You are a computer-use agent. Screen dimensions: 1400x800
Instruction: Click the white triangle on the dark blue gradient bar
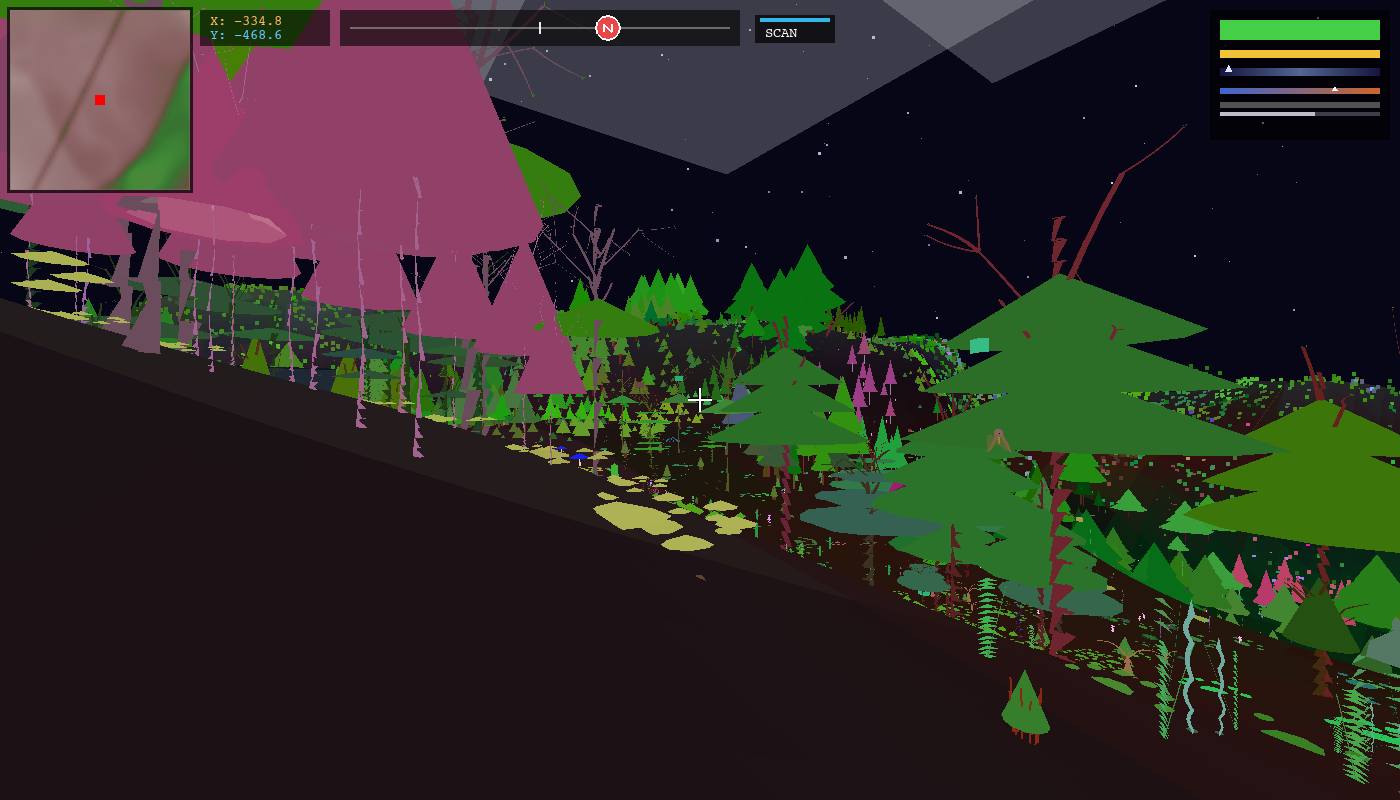pyautogui.click(x=1228, y=69)
